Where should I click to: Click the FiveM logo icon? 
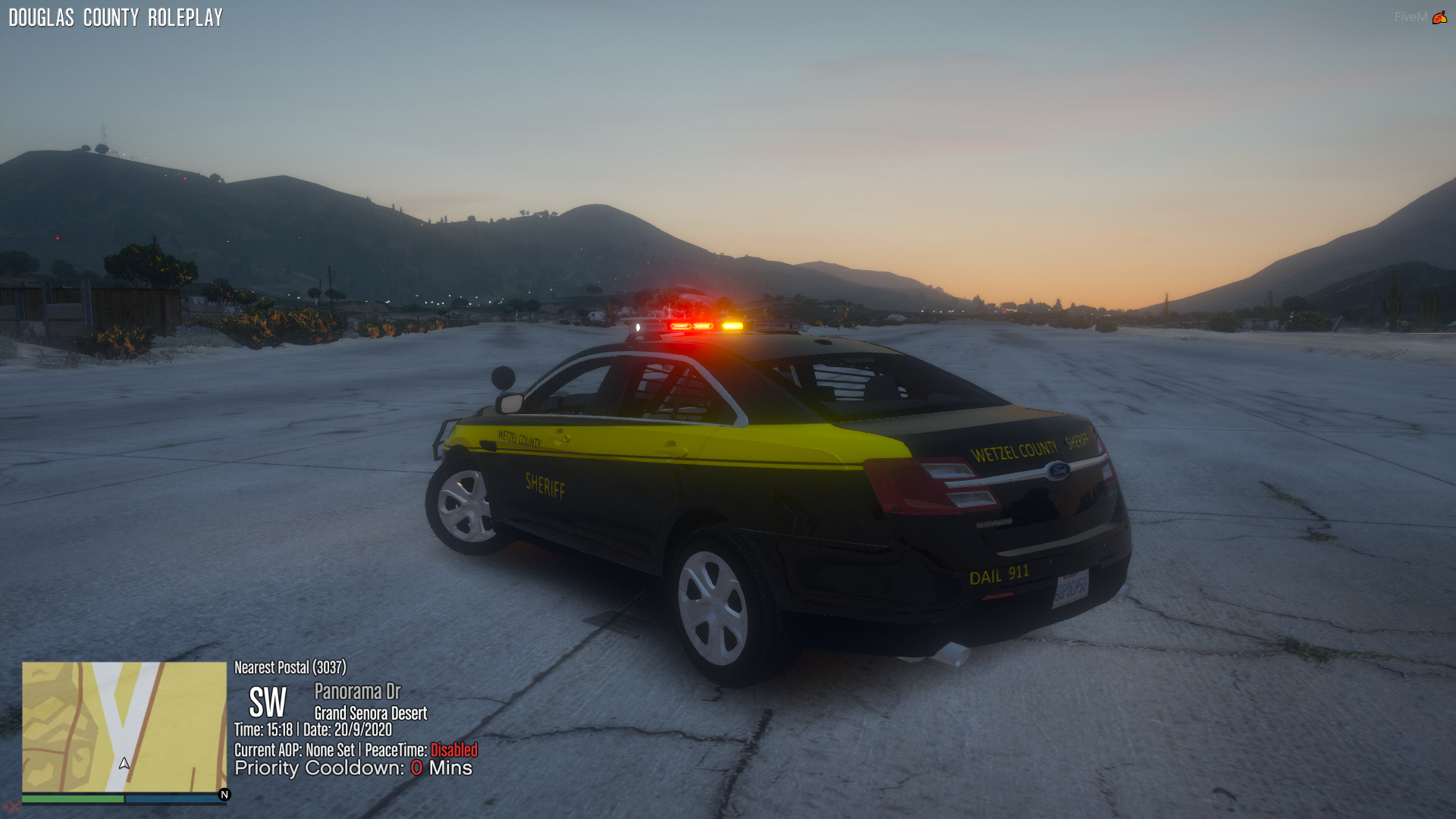click(x=1439, y=17)
